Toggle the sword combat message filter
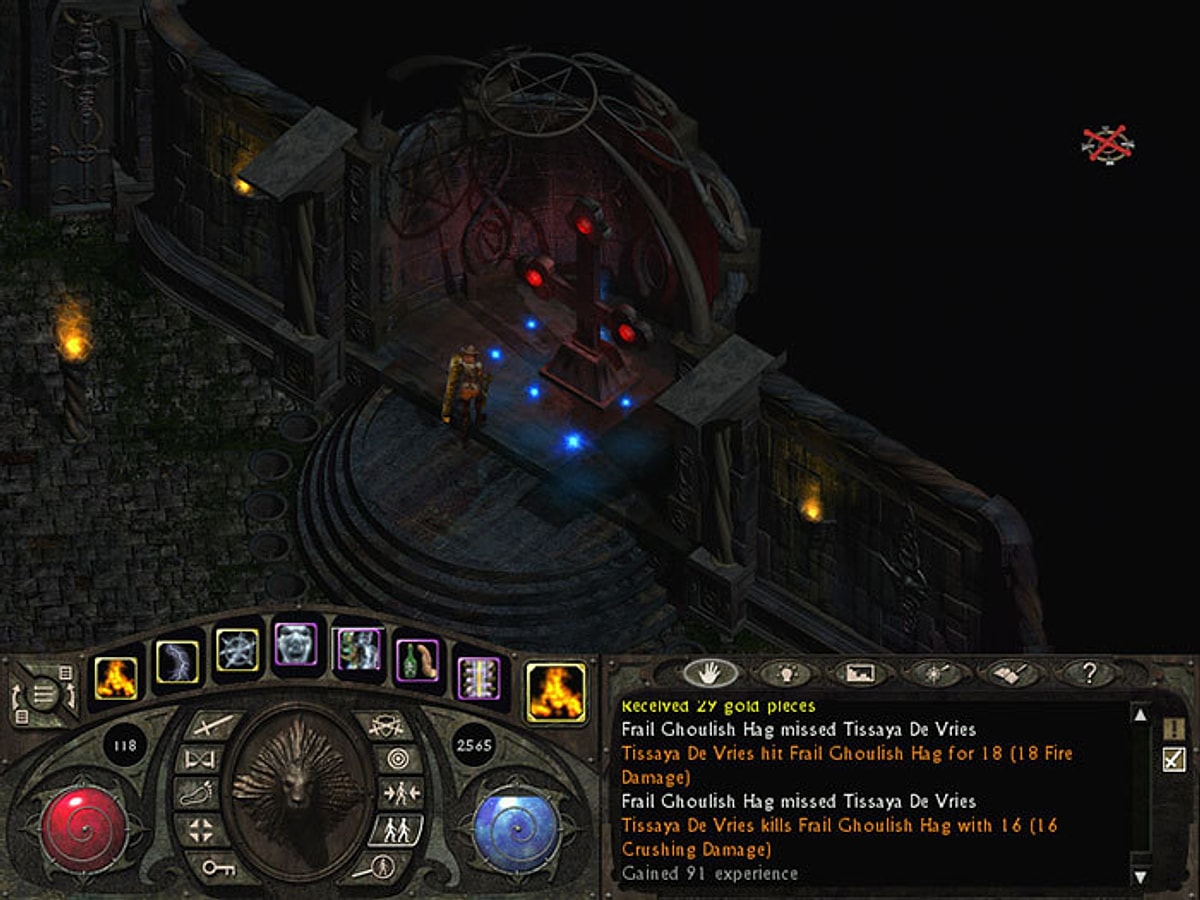This screenshot has width=1200, height=900. pos(1173,762)
